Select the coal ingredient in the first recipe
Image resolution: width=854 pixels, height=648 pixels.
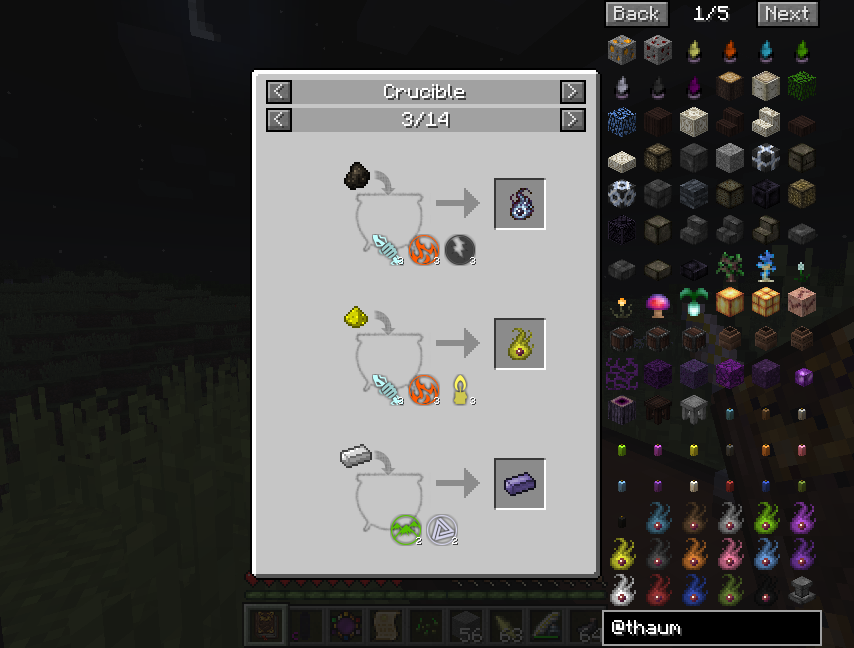[357, 177]
